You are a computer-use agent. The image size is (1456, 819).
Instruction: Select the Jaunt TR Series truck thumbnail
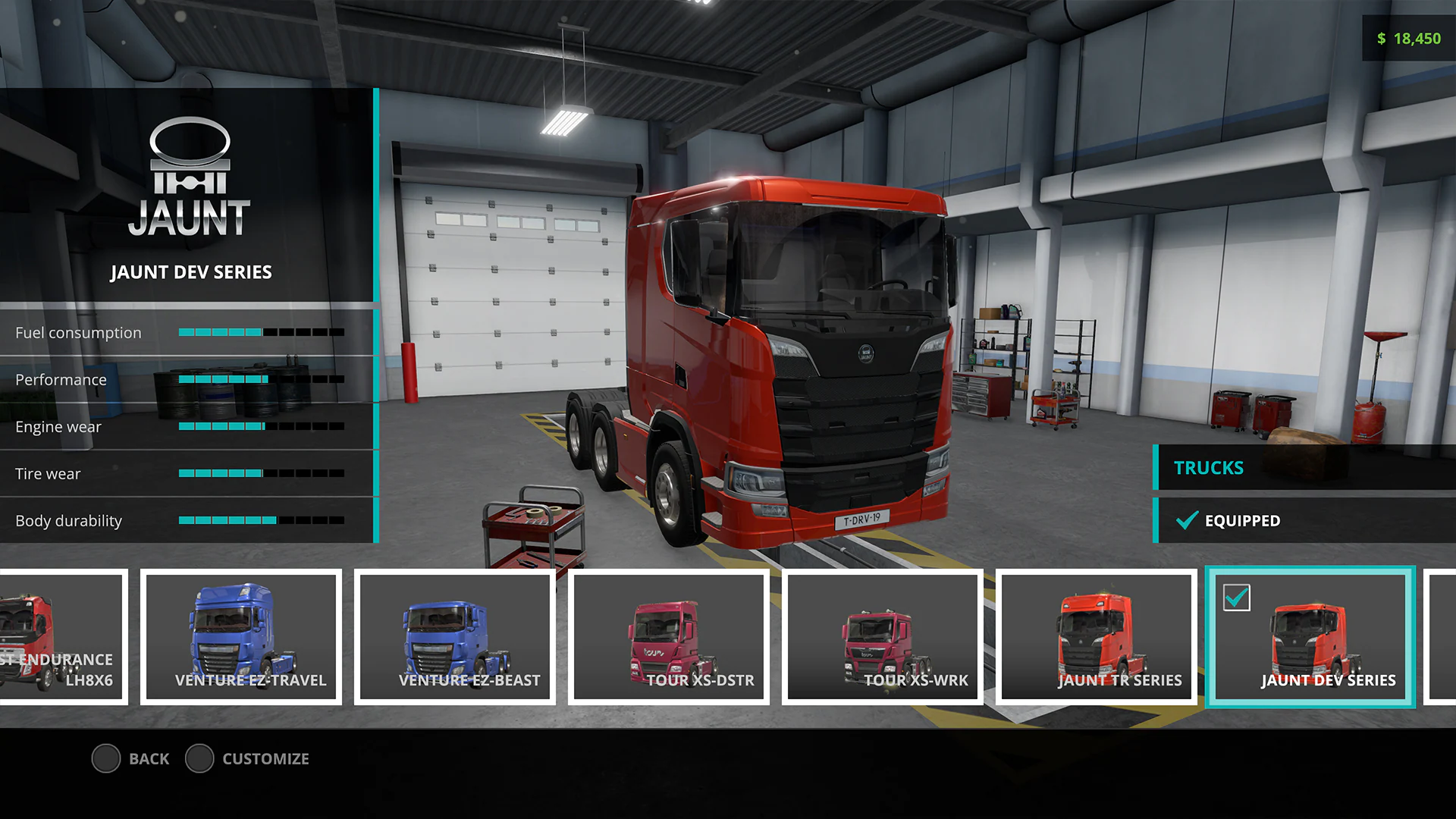point(1097,637)
